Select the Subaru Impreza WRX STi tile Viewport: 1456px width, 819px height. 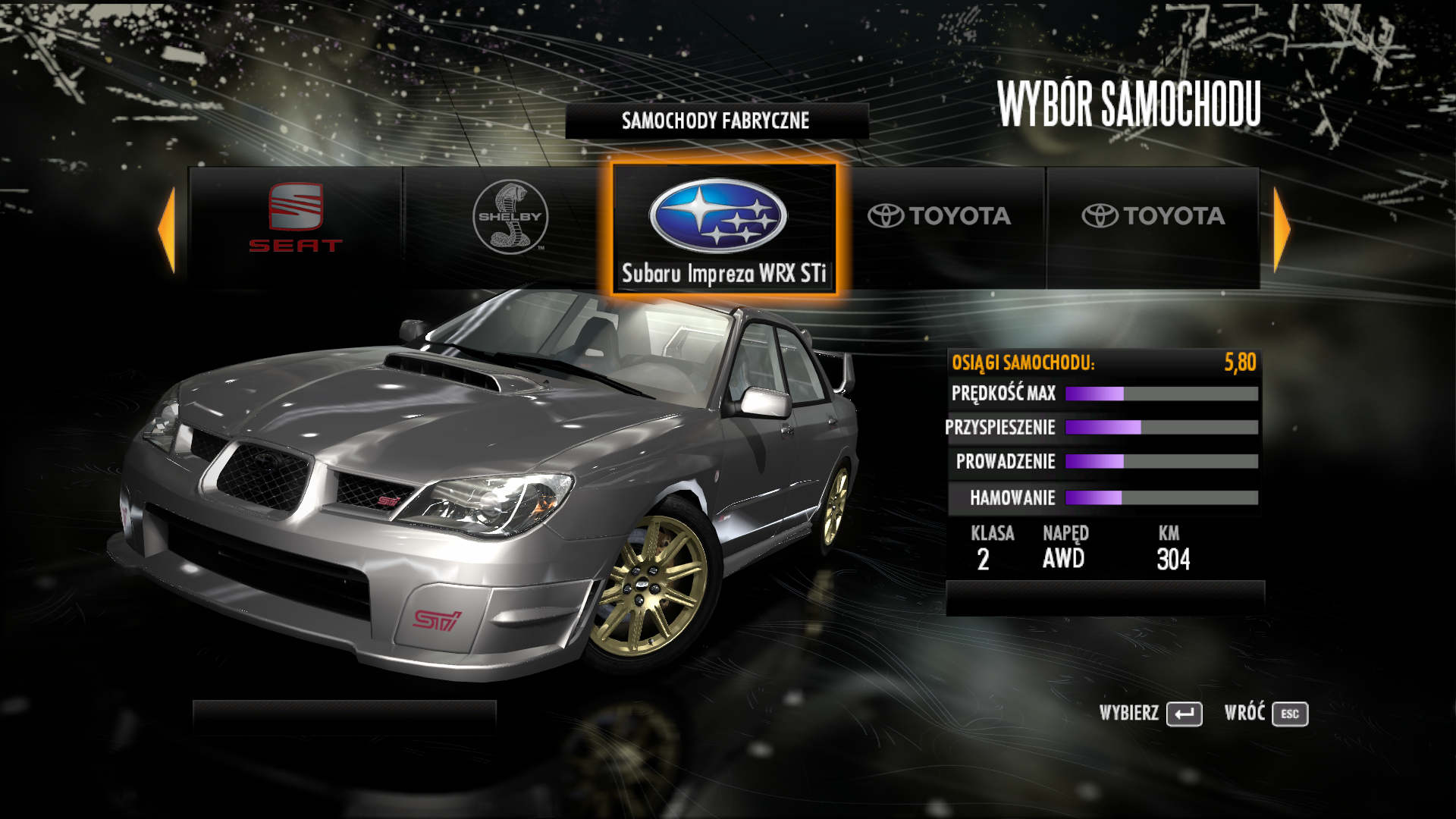coord(724,229)
